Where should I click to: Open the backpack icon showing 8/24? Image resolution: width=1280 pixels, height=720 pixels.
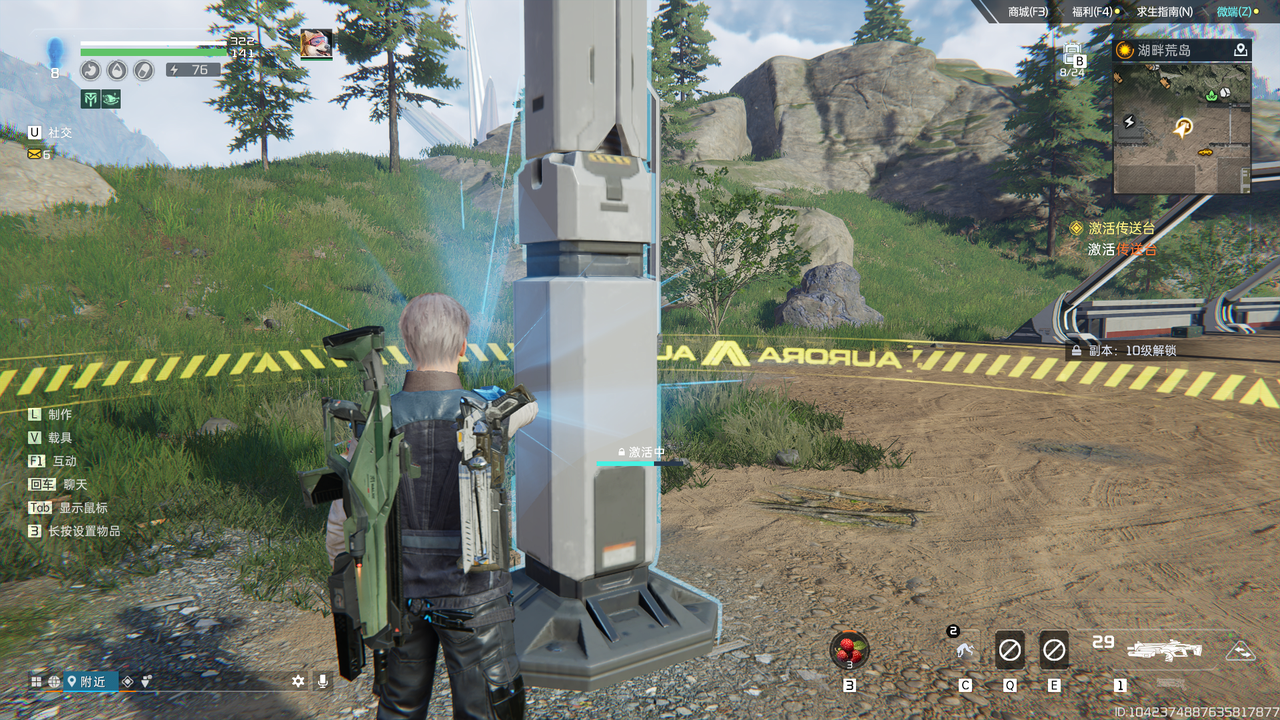point(1073,56)
